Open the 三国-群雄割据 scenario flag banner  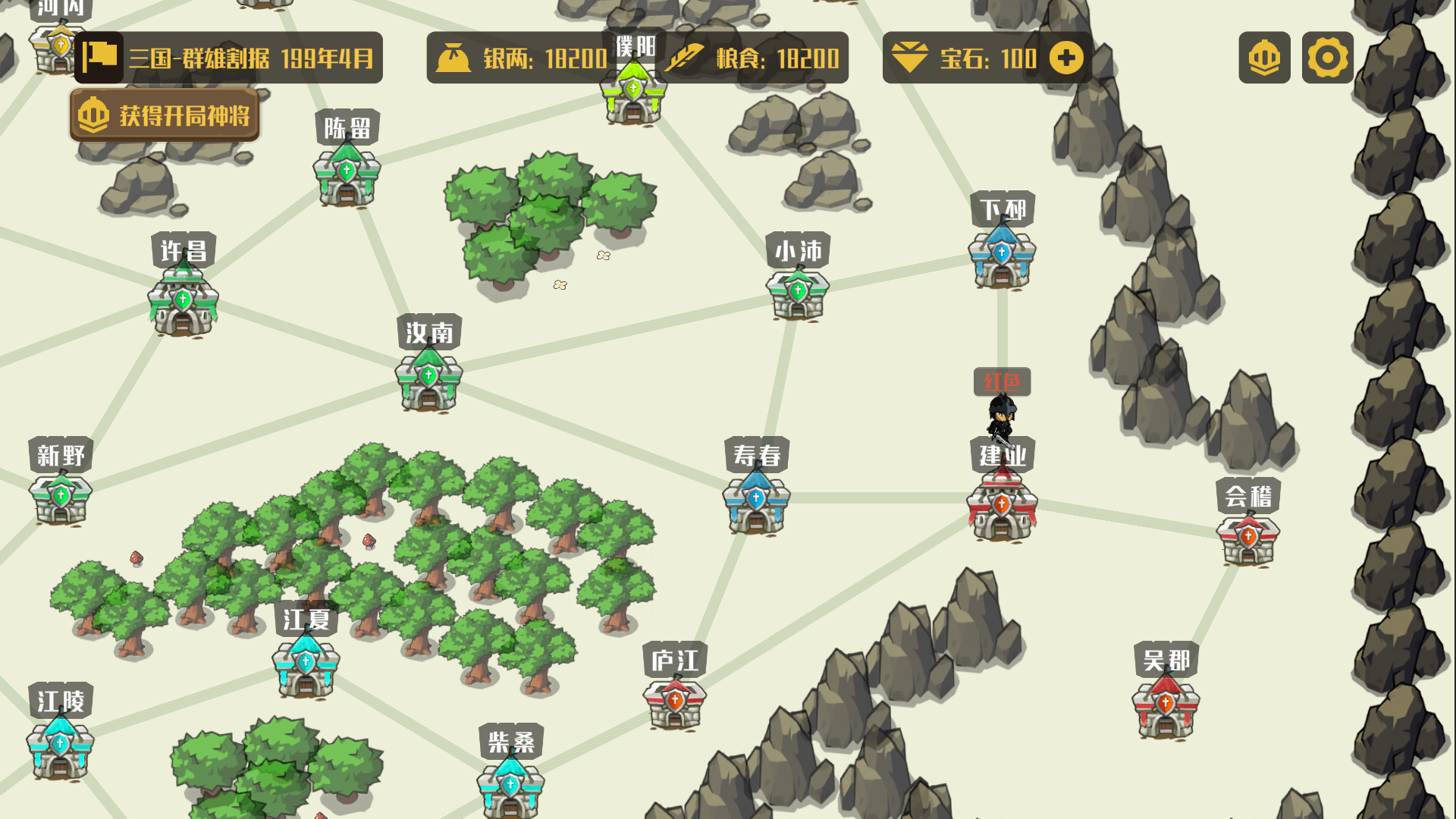pos(228,58)
